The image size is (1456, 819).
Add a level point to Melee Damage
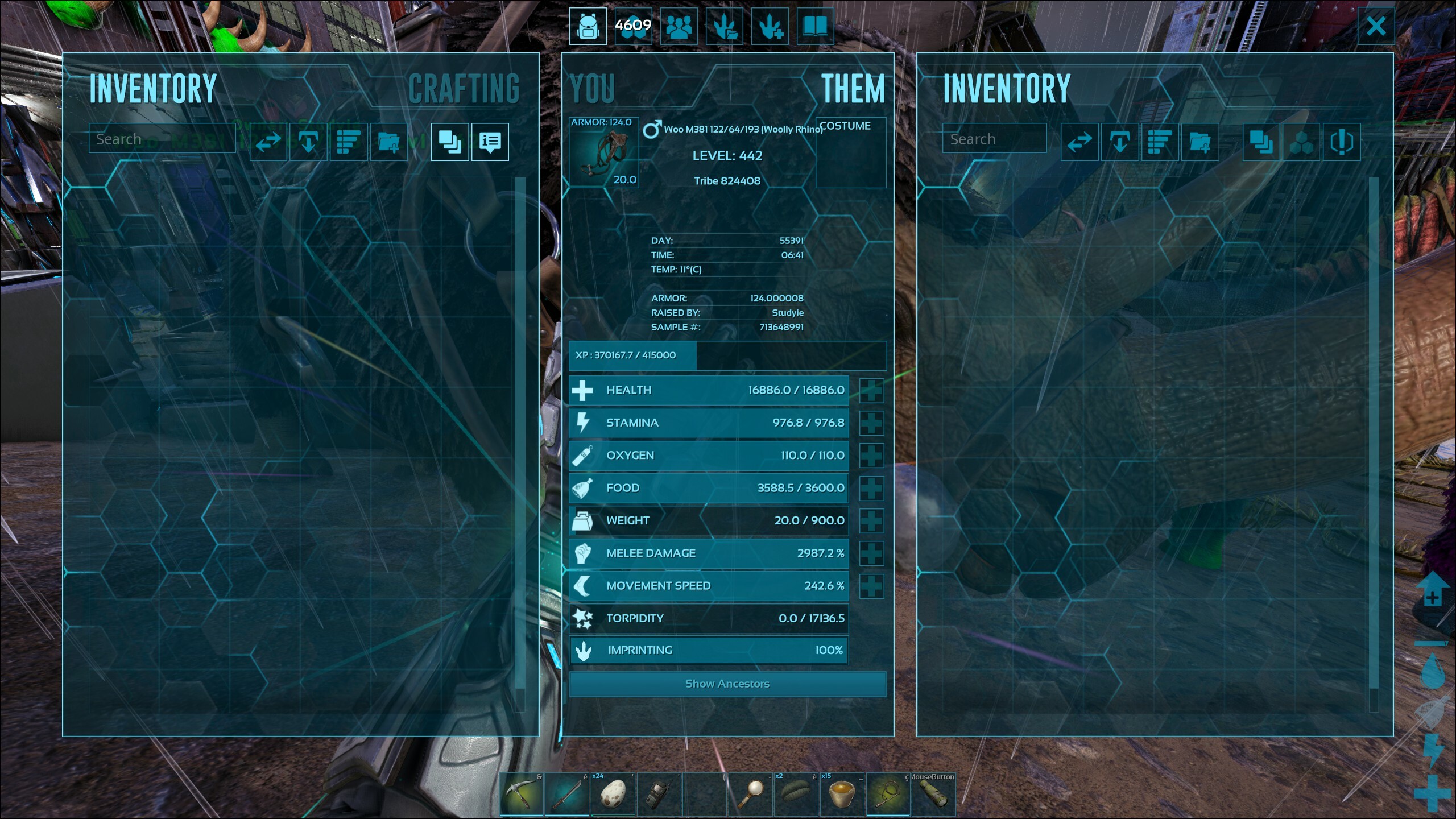click(871, 553)
